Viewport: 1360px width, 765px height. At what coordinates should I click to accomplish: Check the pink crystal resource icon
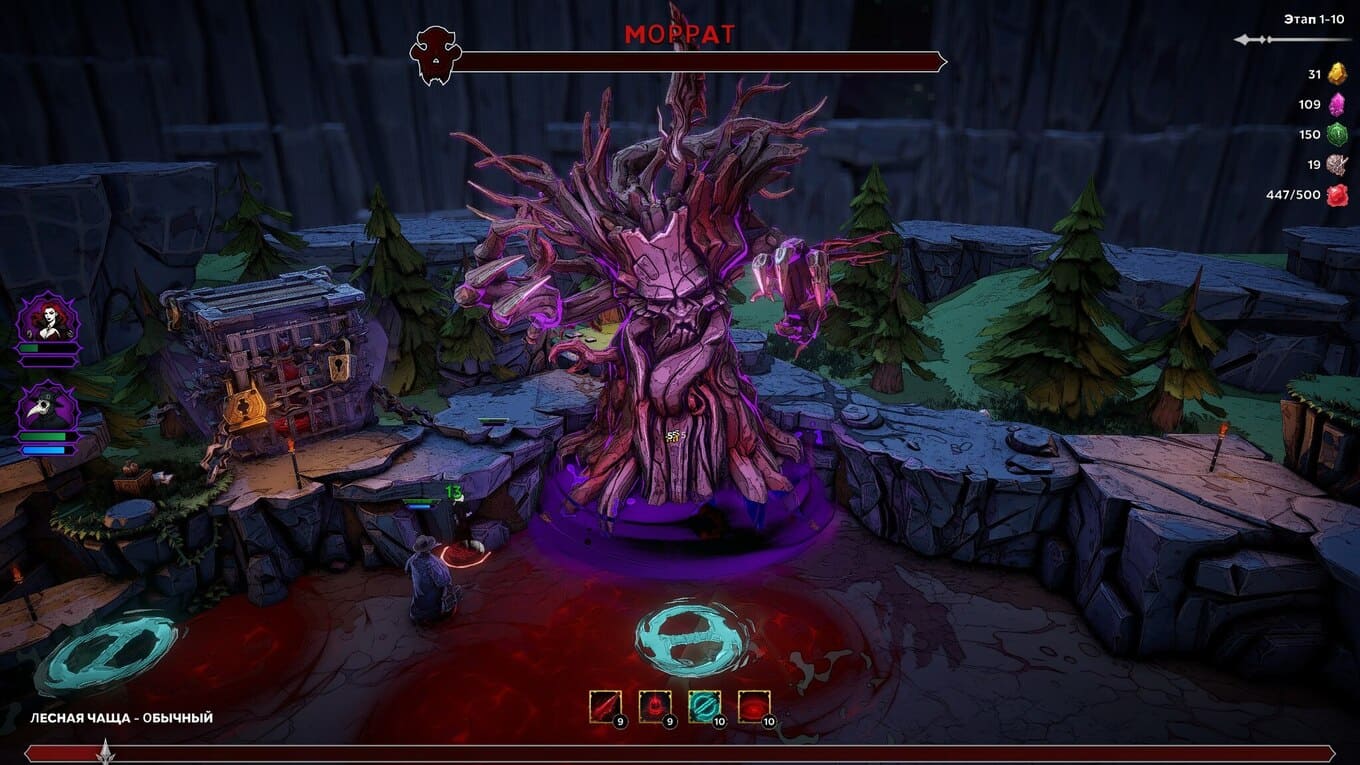(1337, 104)
